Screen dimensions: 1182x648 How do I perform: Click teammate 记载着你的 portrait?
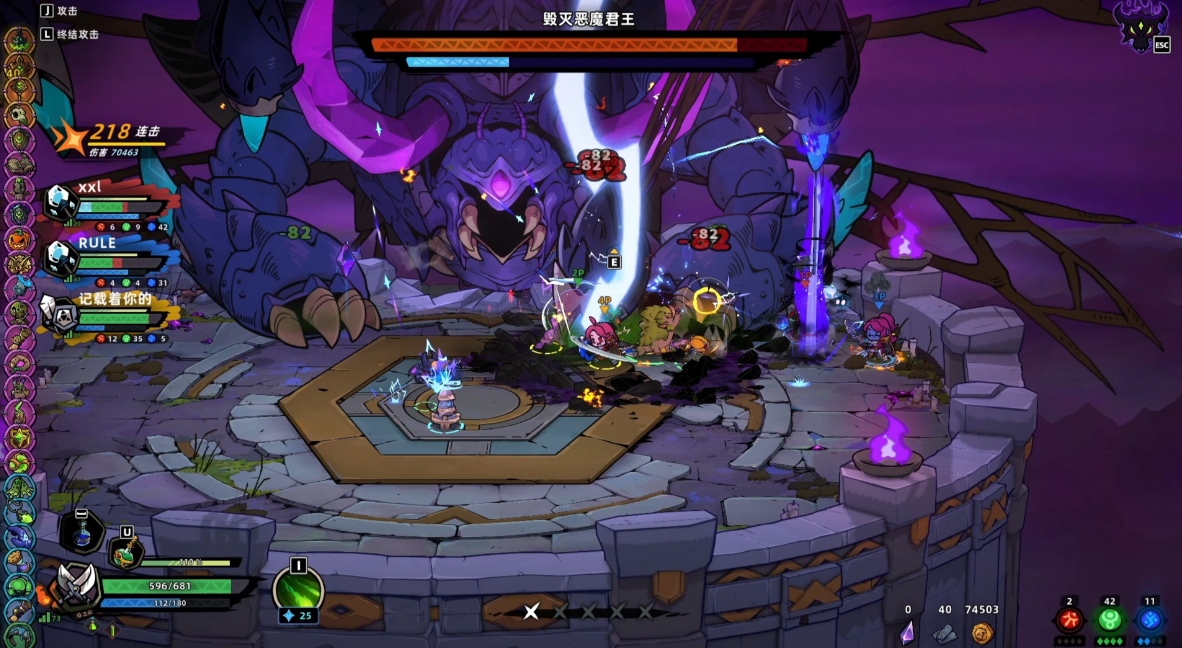tap(60, 317)
